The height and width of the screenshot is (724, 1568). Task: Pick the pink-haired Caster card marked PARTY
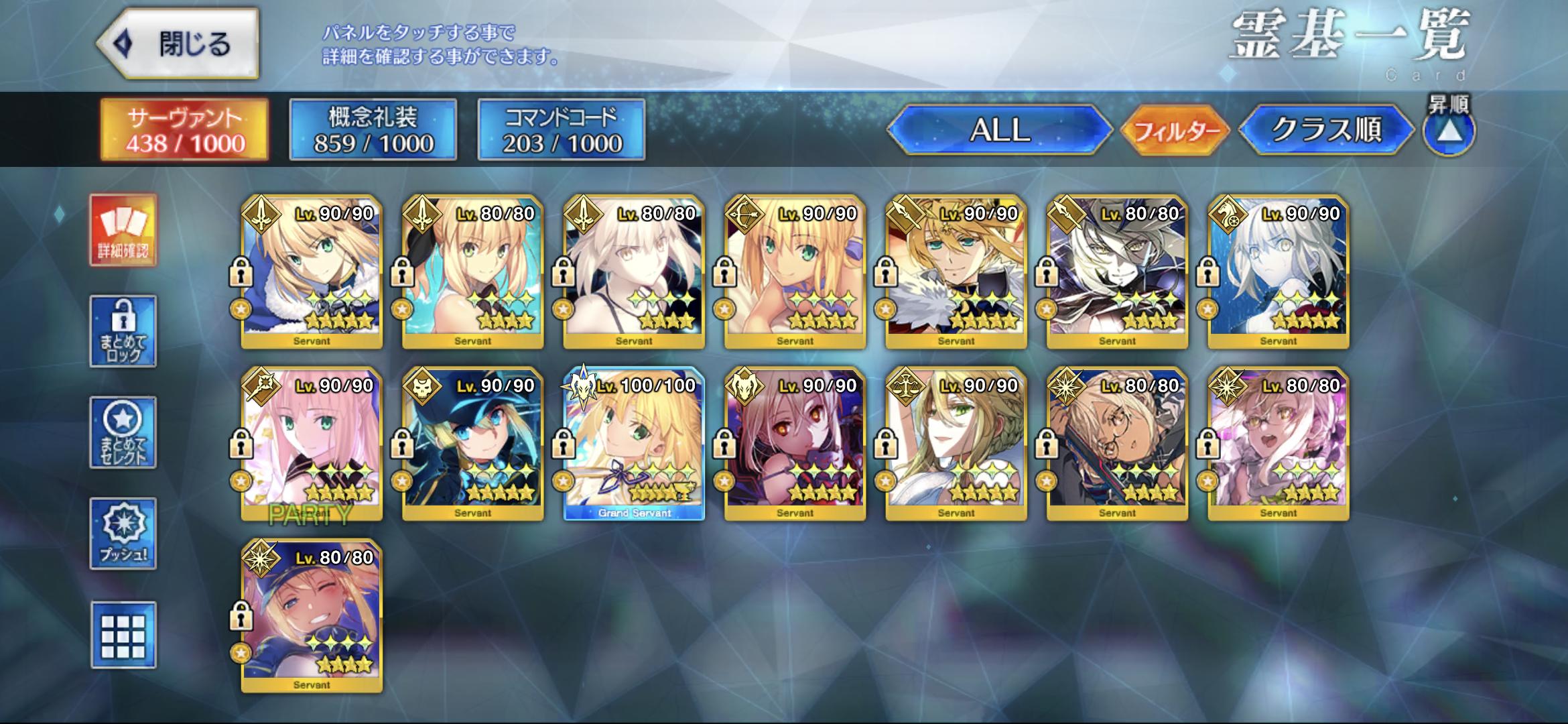click(x=312, y=444)
